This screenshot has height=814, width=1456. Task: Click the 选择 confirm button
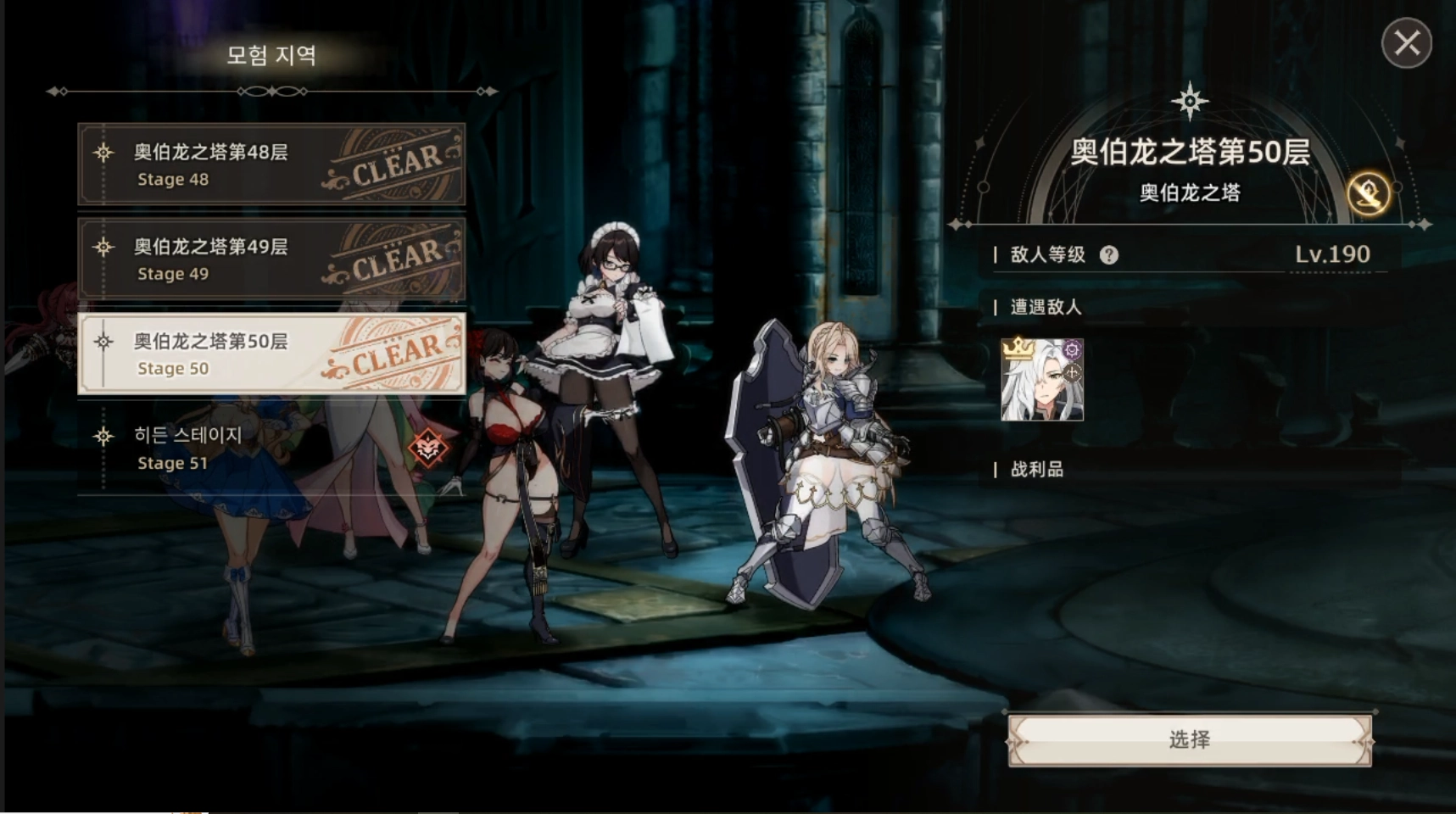(1189, 739)
